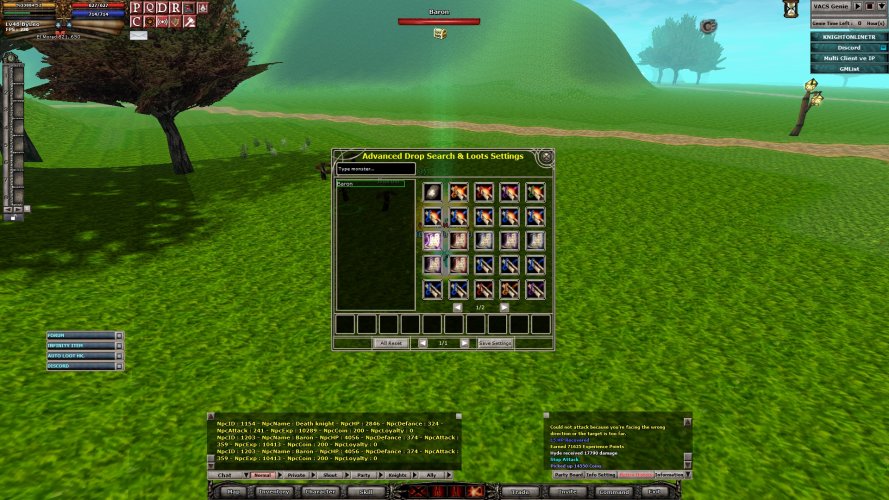This screenshot has width=889, height=500.
Task: Open the Character sheet
Action: (x=319, y=491)
